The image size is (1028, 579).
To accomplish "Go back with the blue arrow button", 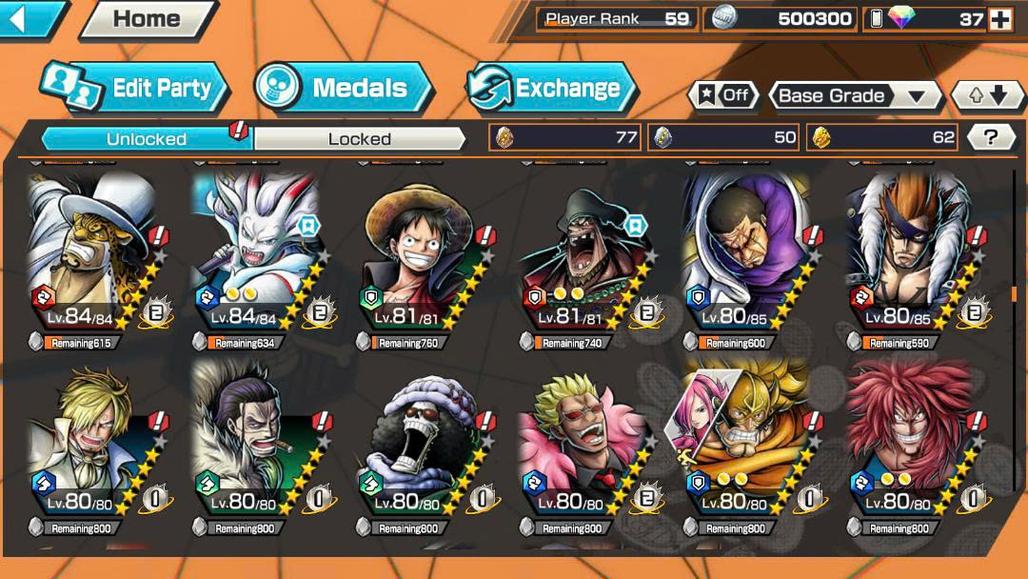I will point(28,19).
